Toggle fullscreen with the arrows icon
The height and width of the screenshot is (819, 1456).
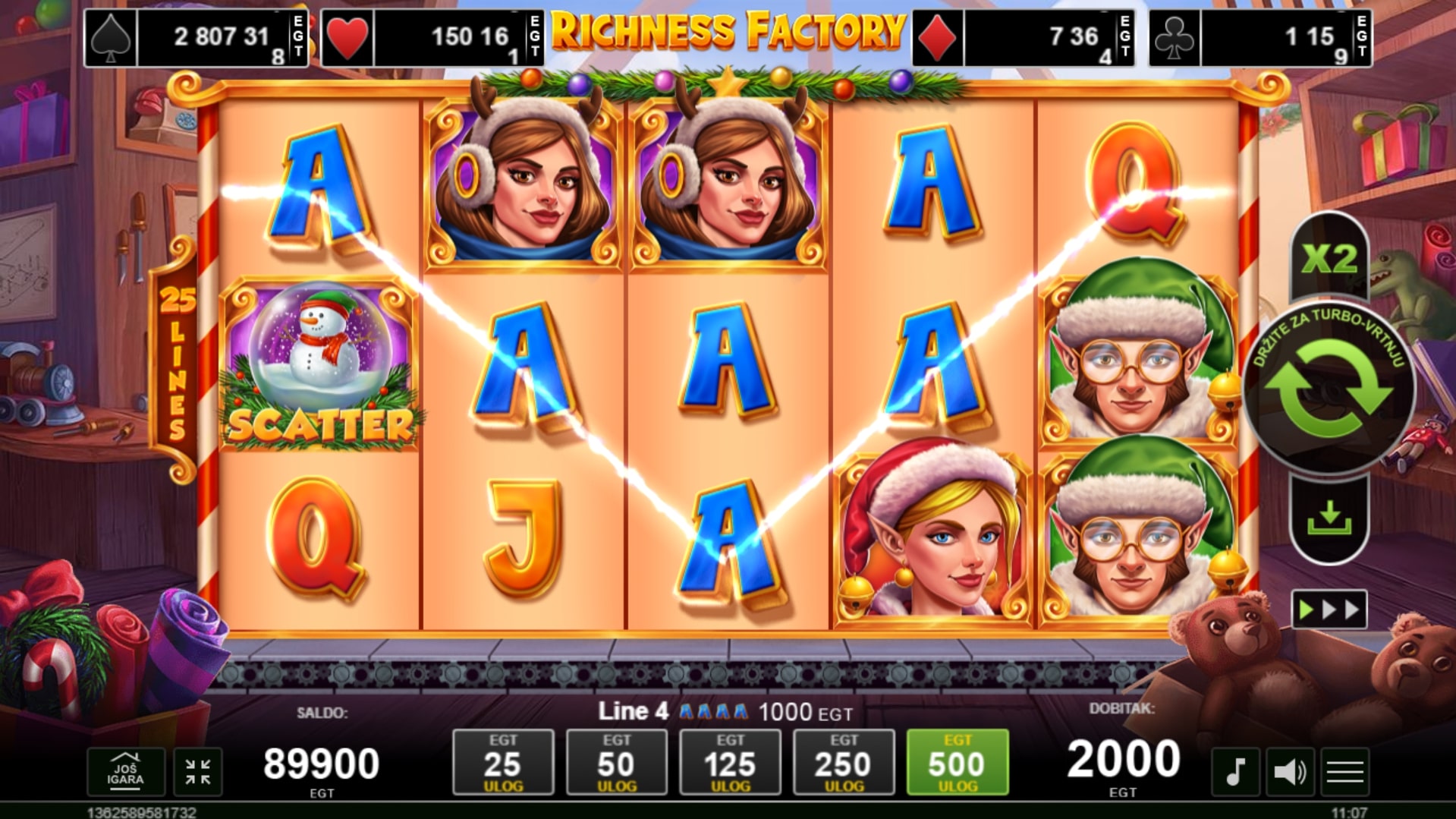click(198, 772)
